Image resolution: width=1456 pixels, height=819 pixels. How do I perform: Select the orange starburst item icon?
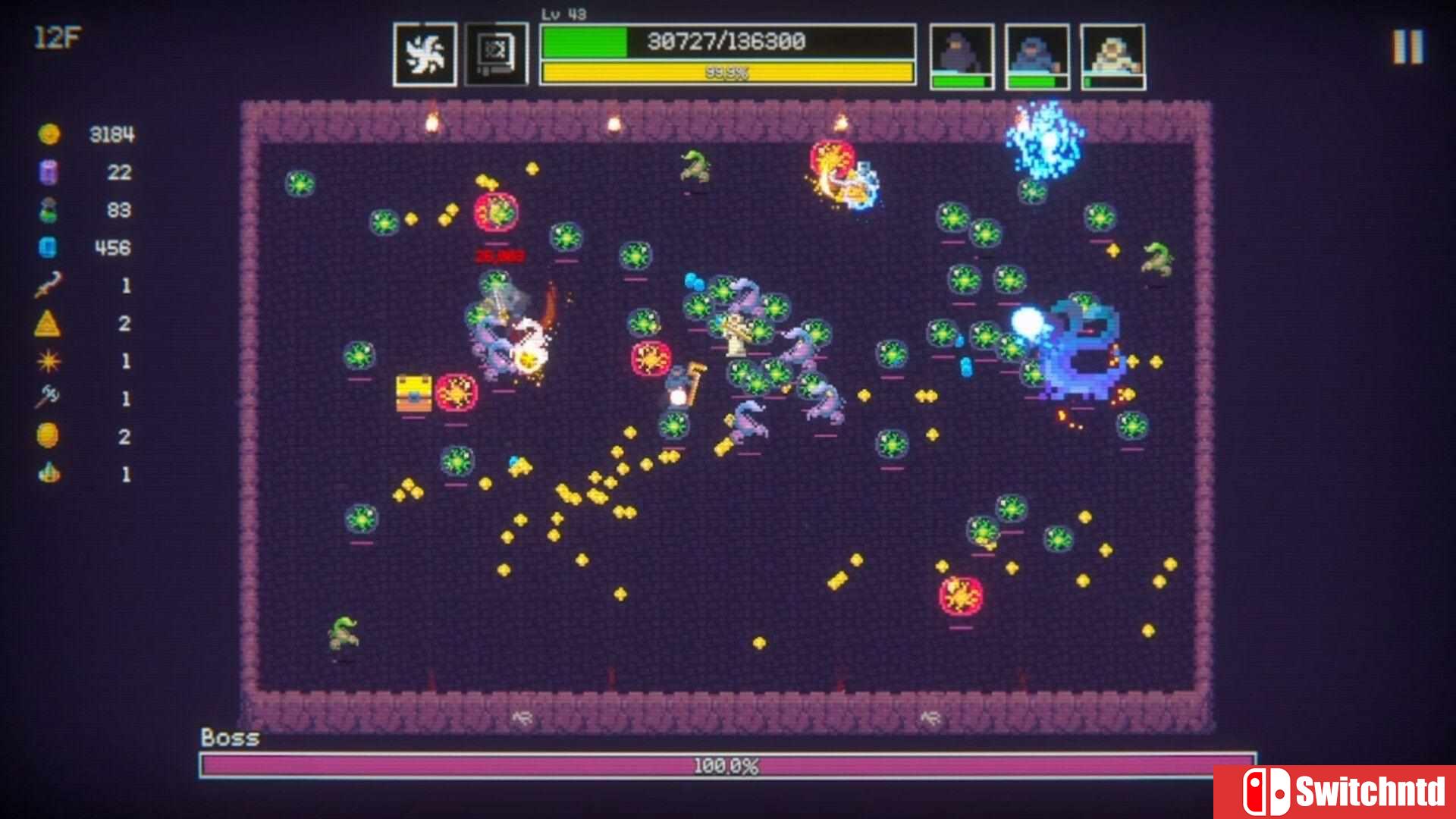[48, 362]
